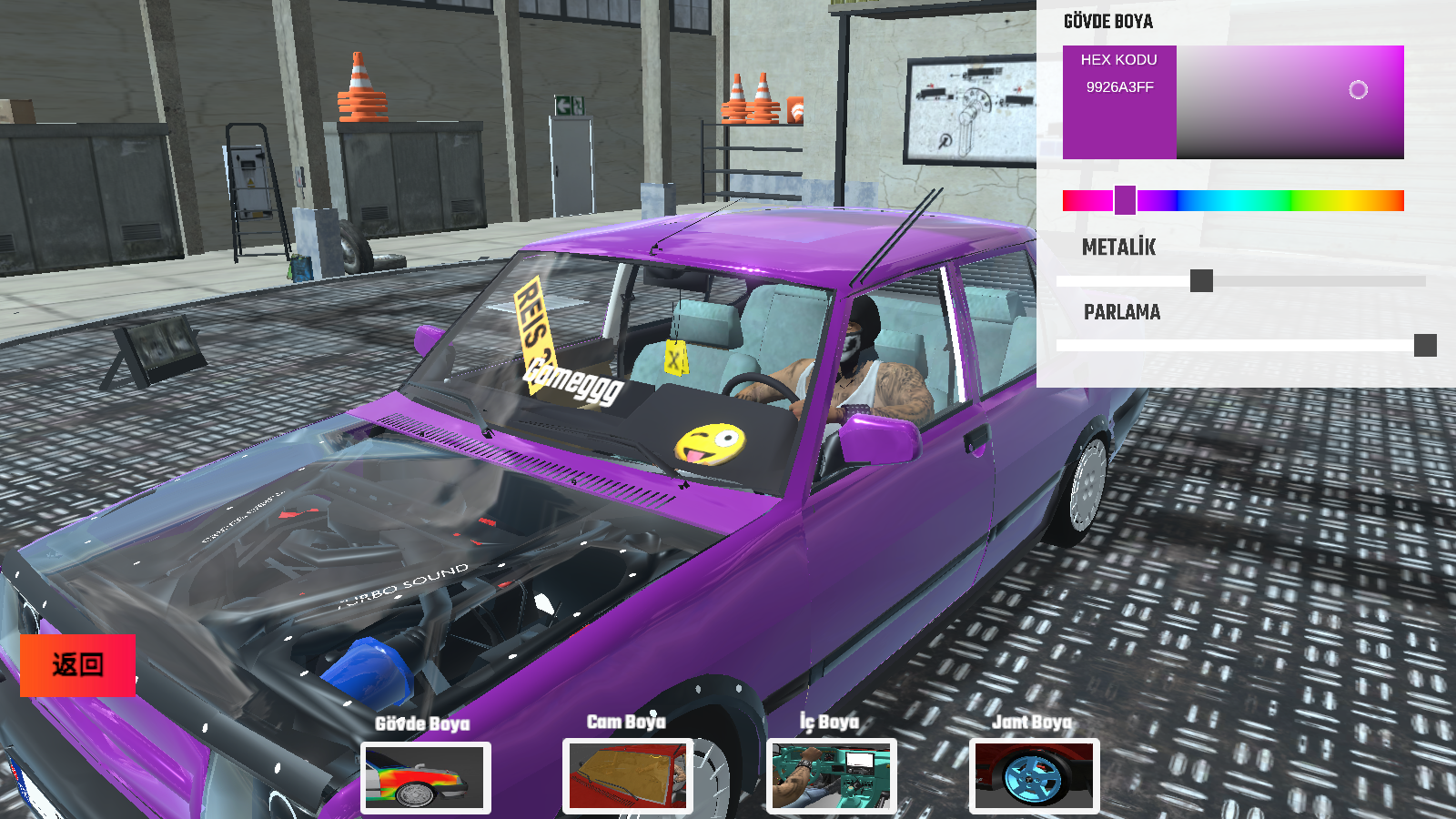
Task: Select the Cam Boya glass paint thumbnail
Action: pyautogui.click(x=628, y=776)
